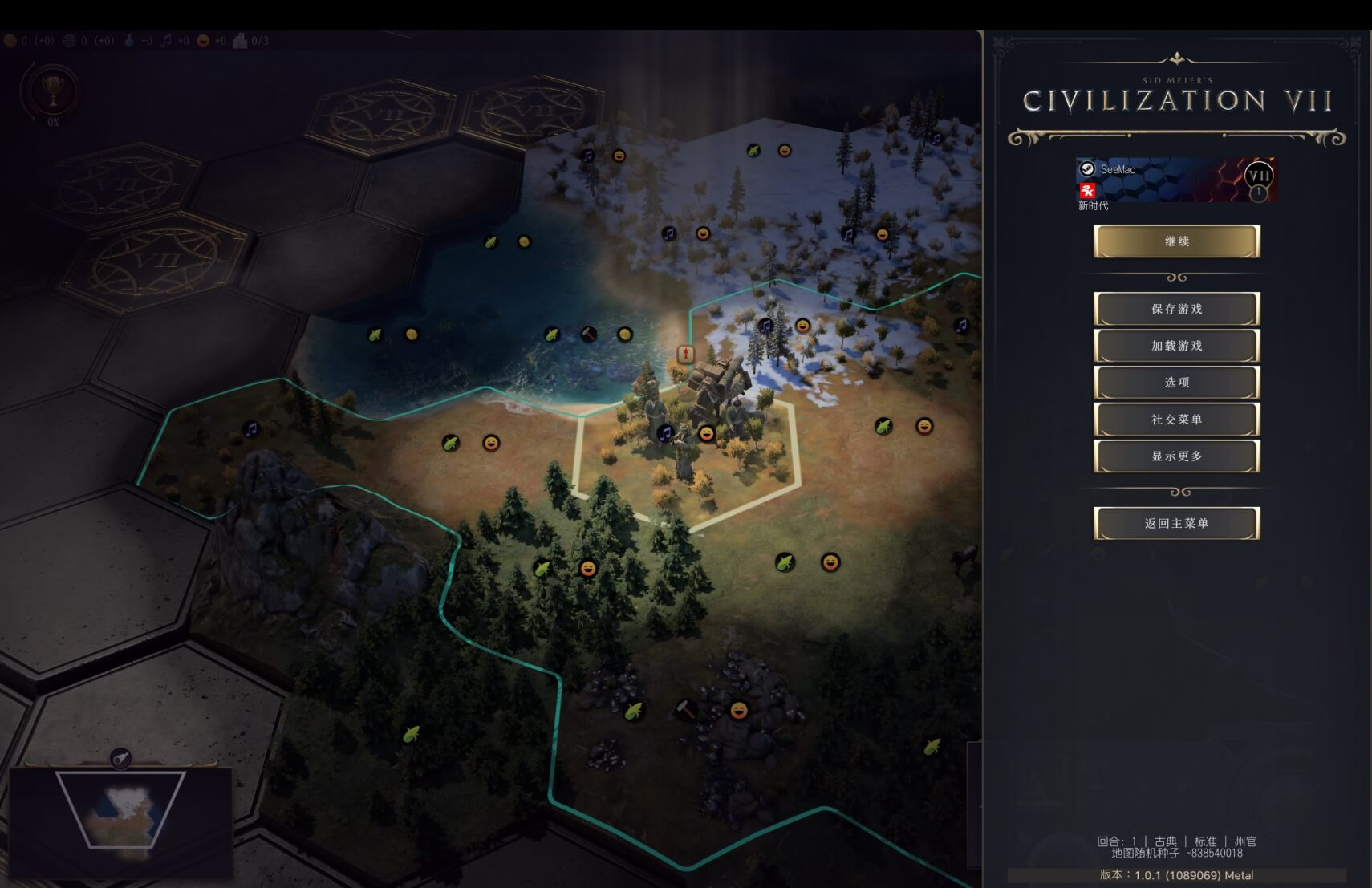Open the 社交菜单 social menu
This screenshot has width=1372, height=888.
click(1176, 419)
